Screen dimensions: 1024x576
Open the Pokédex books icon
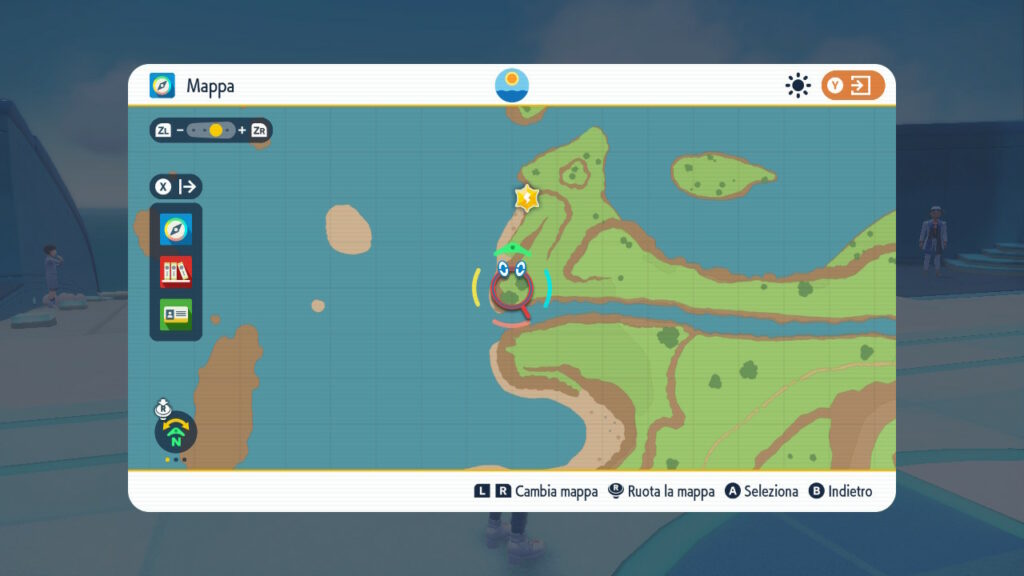pos(176,272)
